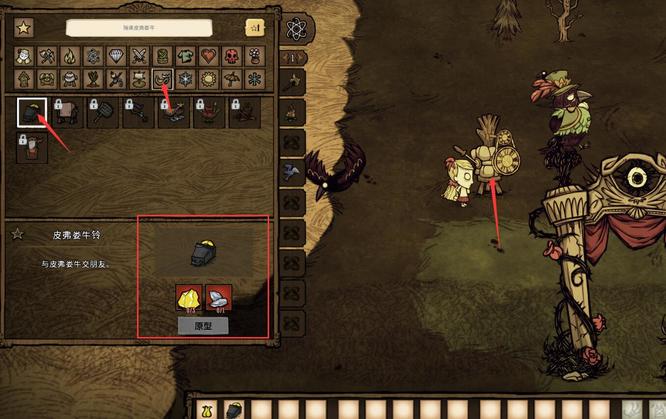This screenshot has height=419, width=666.
Task: Choose the fire category filter
Action: point(69,55)
